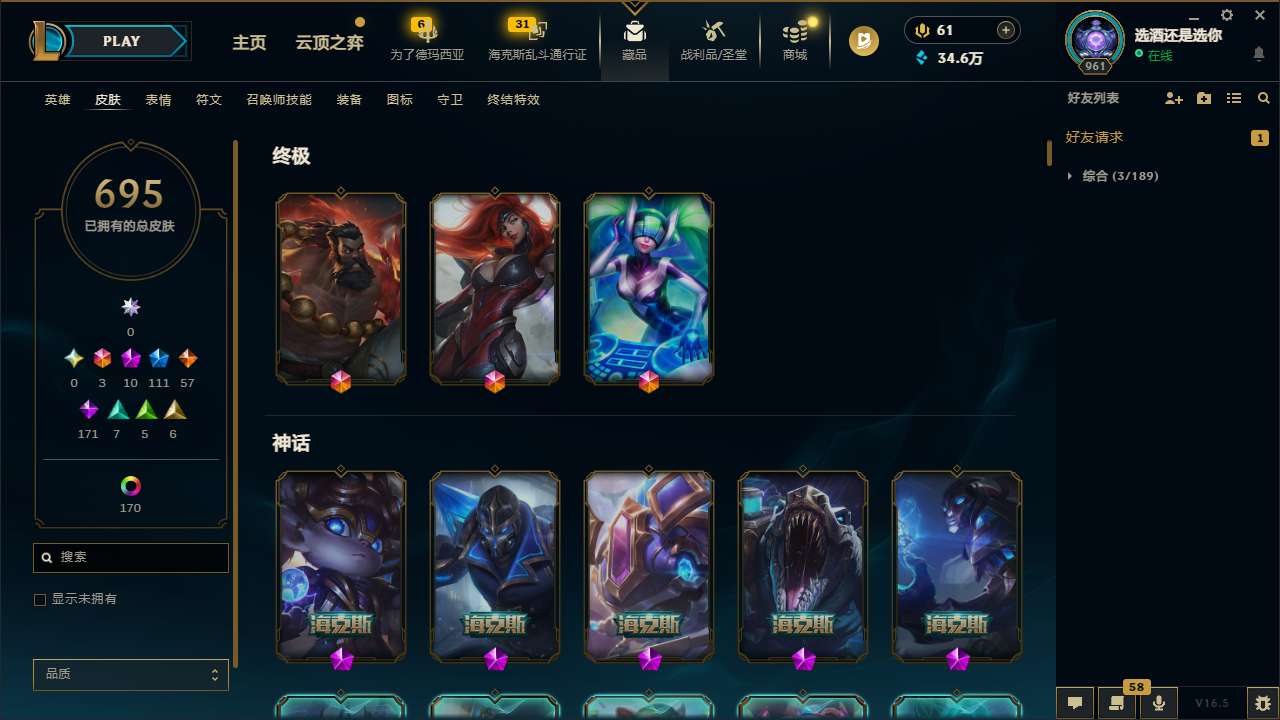Screen dimensions: 1280x720
Task: Switch to the 英雄 tab in collection
Action: click(57, 100)
